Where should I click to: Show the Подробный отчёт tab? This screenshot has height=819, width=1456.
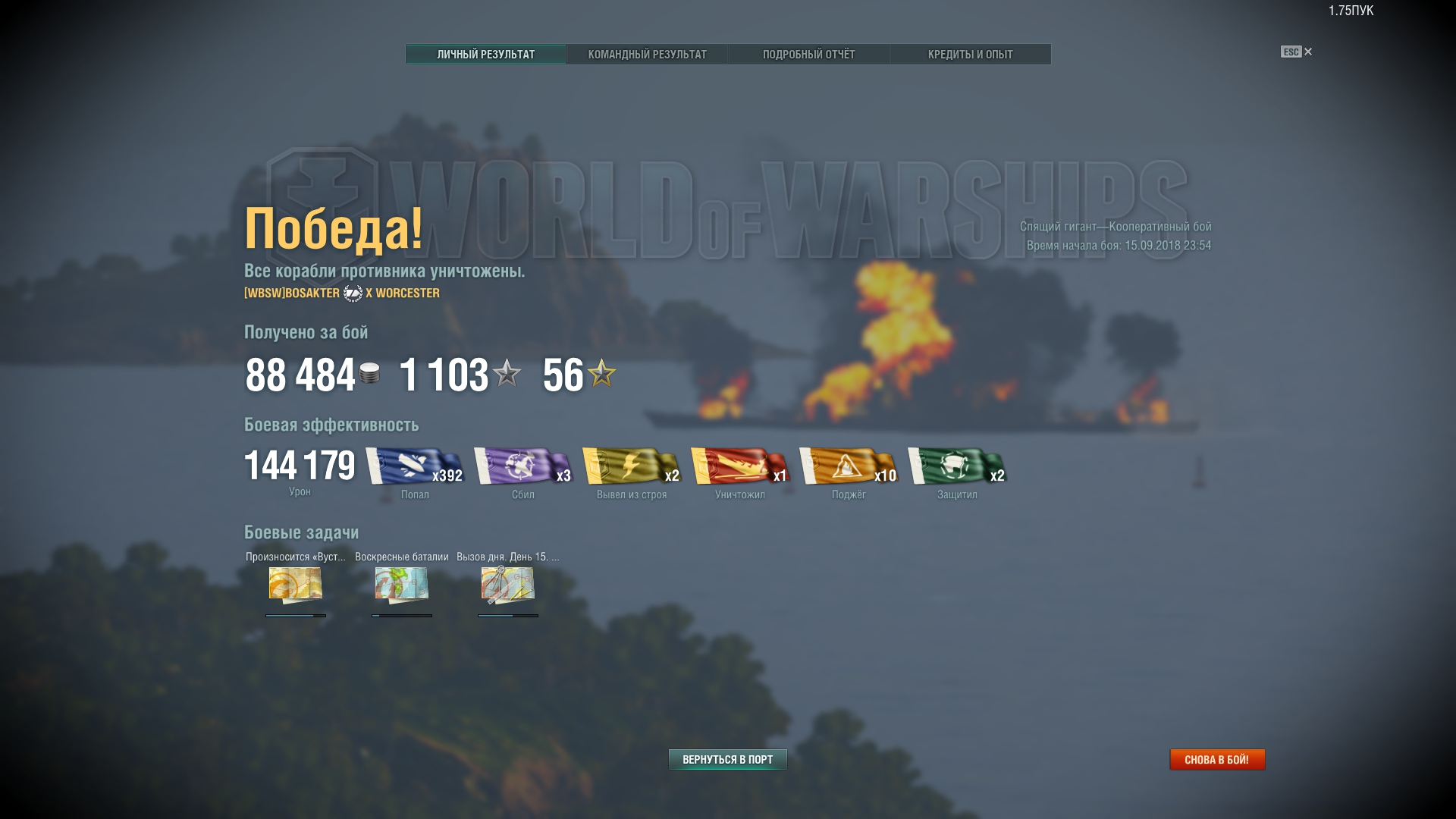pos(808,55)
